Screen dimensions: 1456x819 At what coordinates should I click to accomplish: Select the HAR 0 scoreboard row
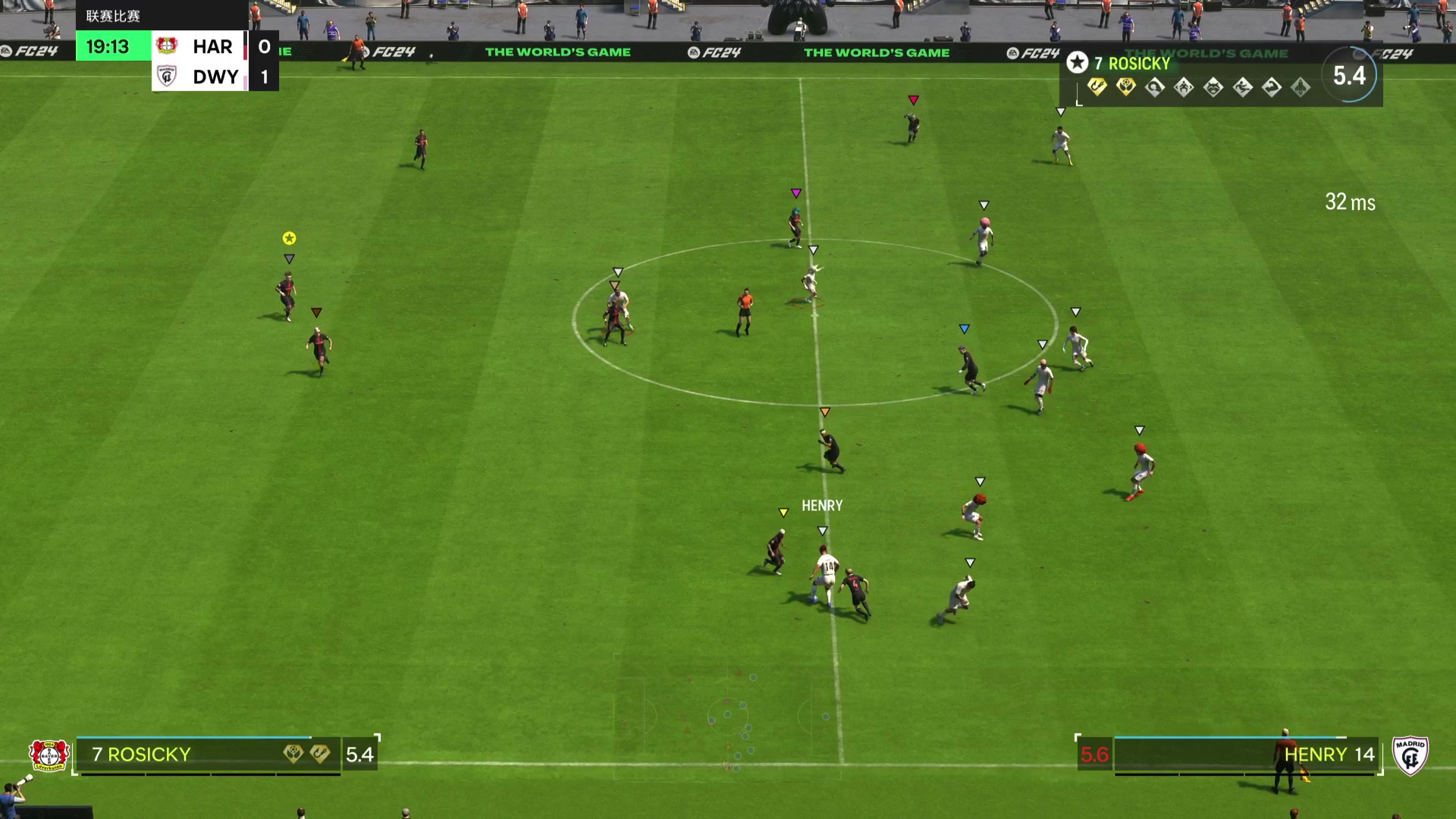(x=215, y=46)
